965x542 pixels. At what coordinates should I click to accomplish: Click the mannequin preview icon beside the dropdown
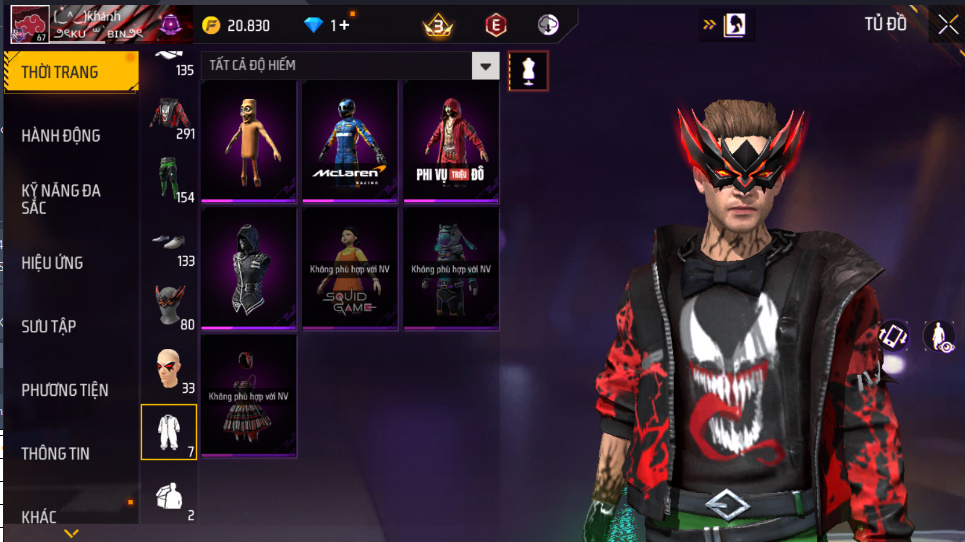click(x=528, y=71)
